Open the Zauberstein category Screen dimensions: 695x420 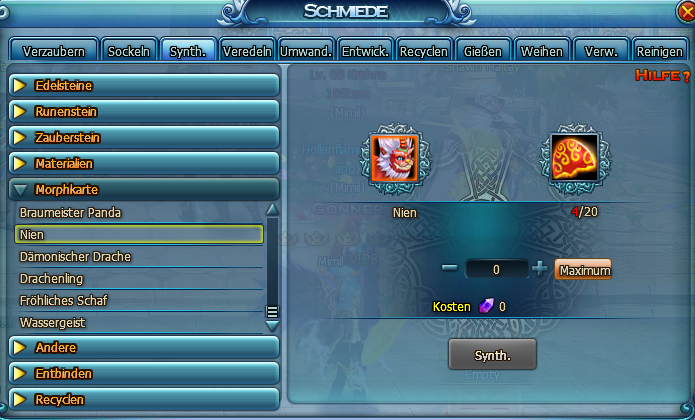pyautogui.click(x=143, y=138)
